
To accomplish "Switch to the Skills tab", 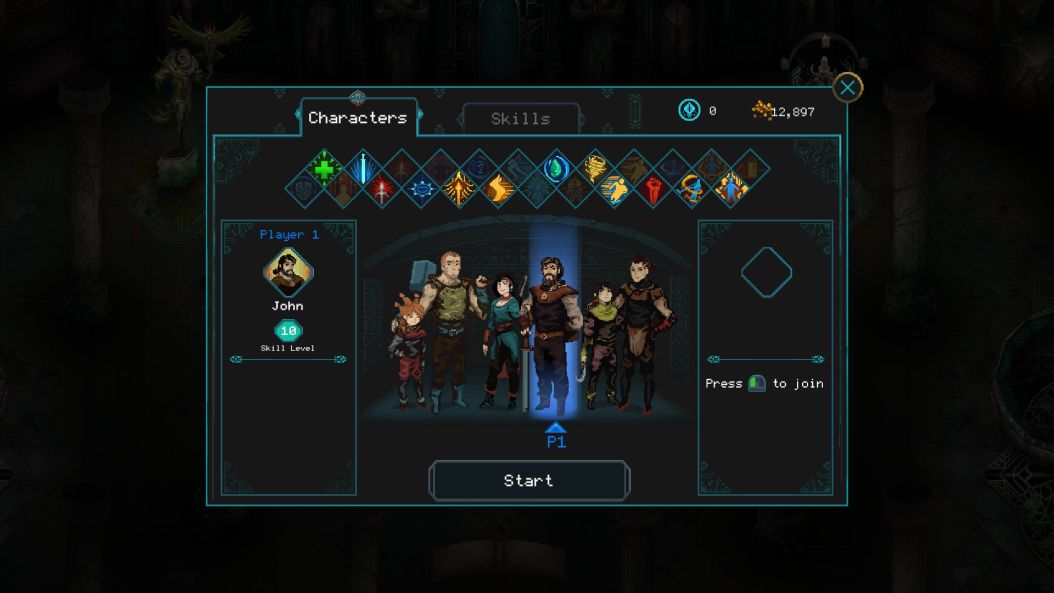I will pos(520,119).
